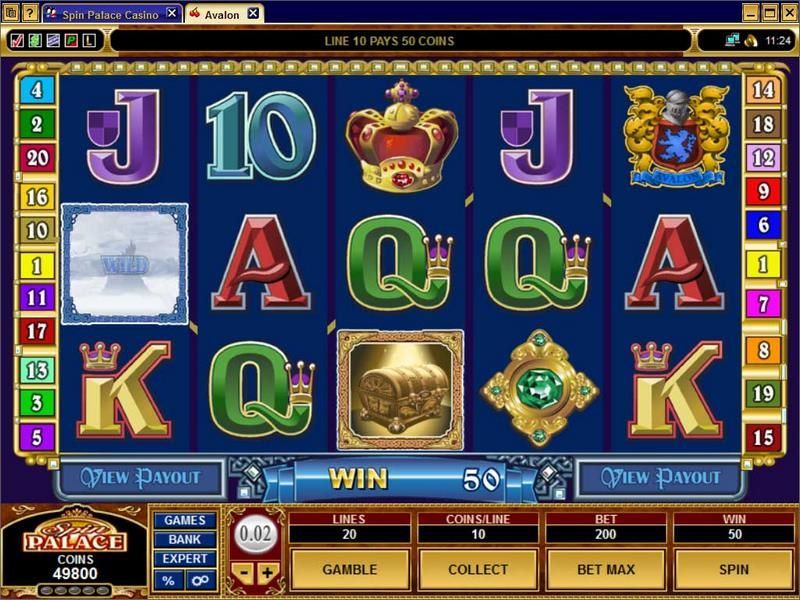Spin the reels with the SPIN button

pos(733,569)
